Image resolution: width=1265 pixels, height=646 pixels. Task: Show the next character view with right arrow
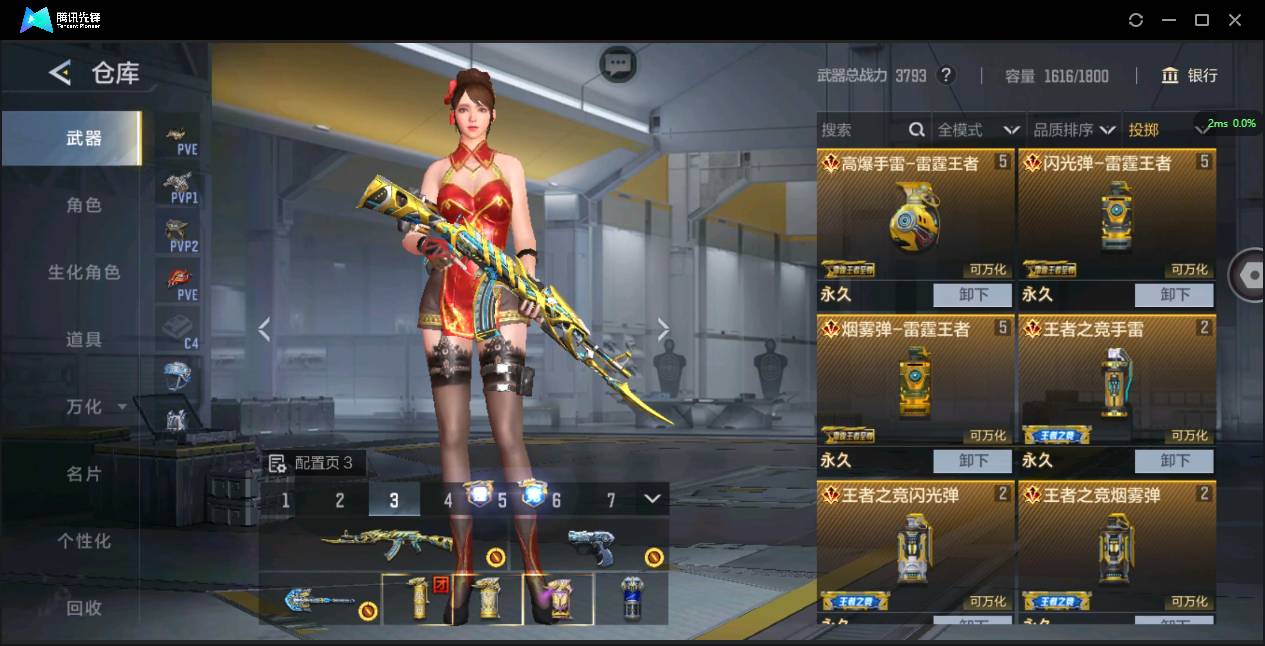pos(663,330)
